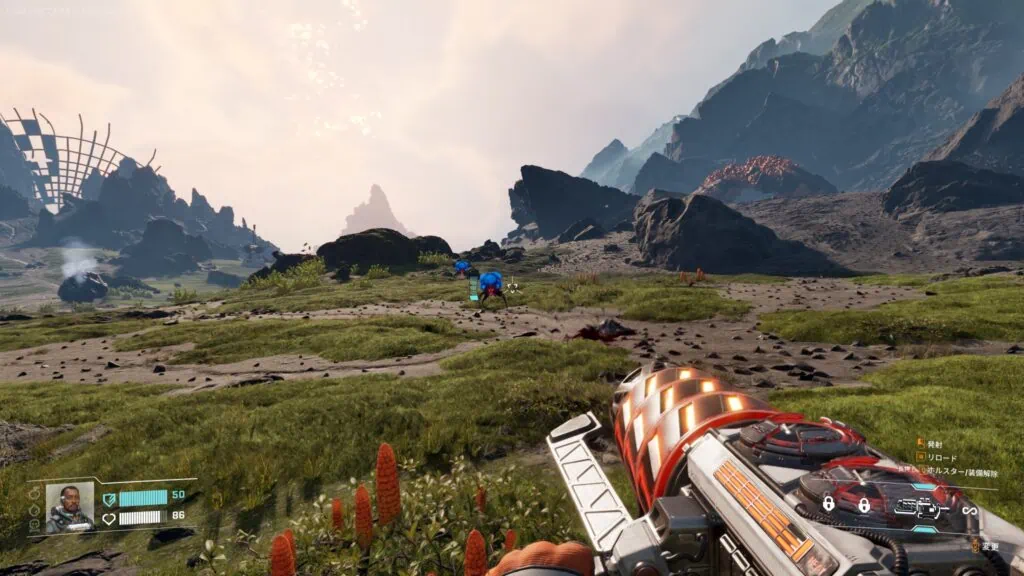The width and height of the screenshot is (1024, 576).
Task: Click the player character portrait
Action: (x=70, y=507)
